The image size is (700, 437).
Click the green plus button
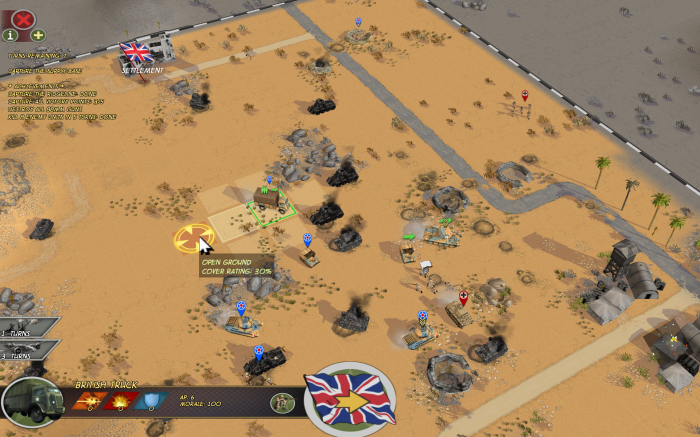pos(38,35)
